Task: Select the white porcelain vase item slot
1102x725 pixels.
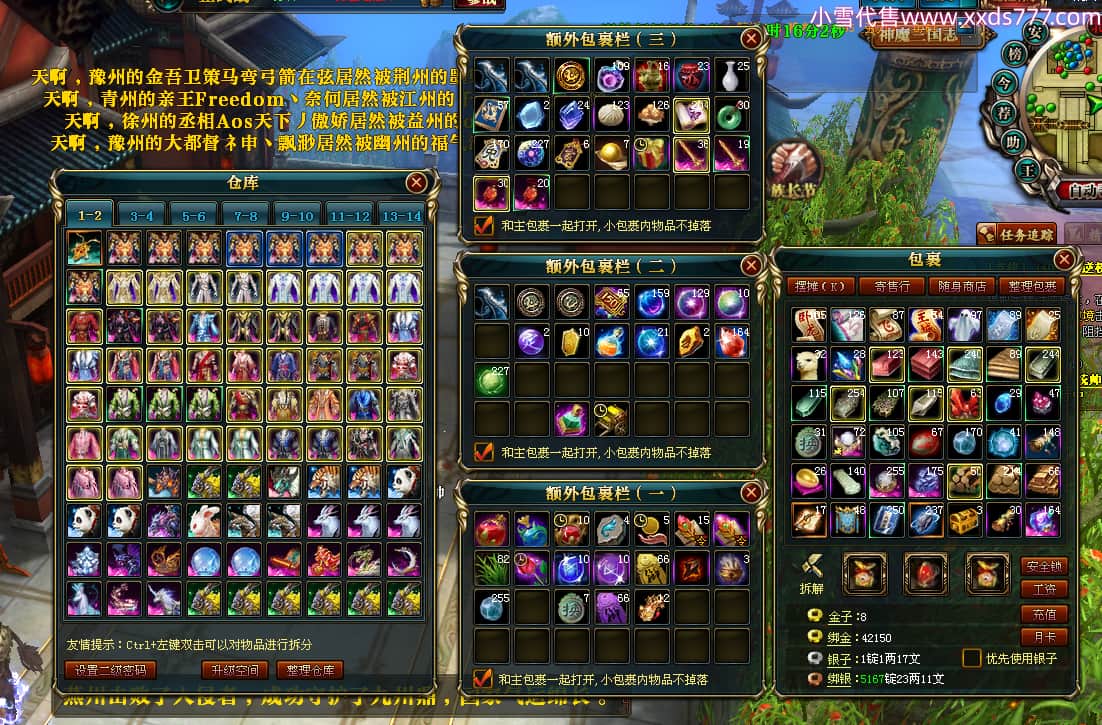Action: [731, 77]
